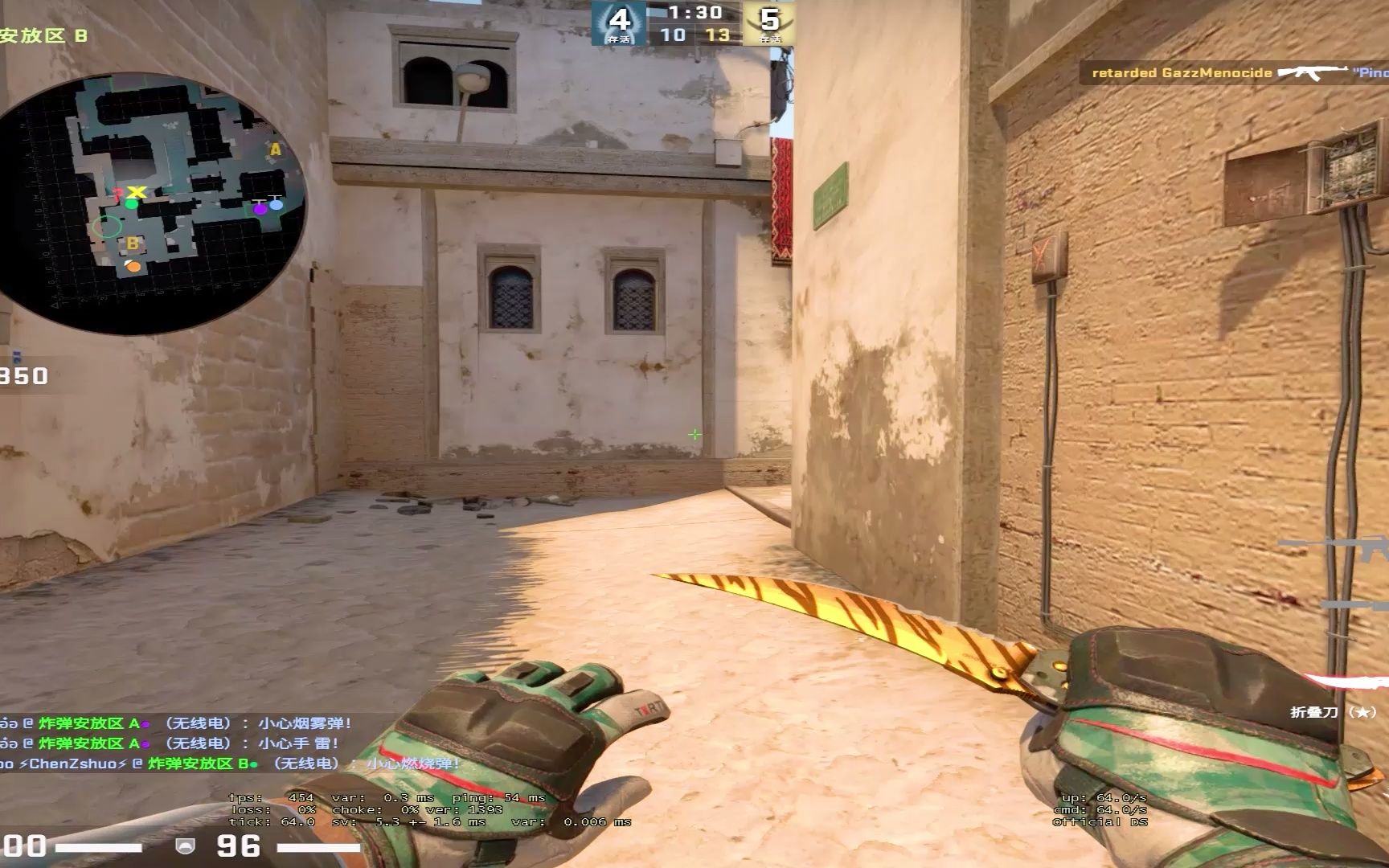The image size is (1389, 868).
Task: Toggle the blue player indicator near bombsite A
Action: click(x=277, y=205)
